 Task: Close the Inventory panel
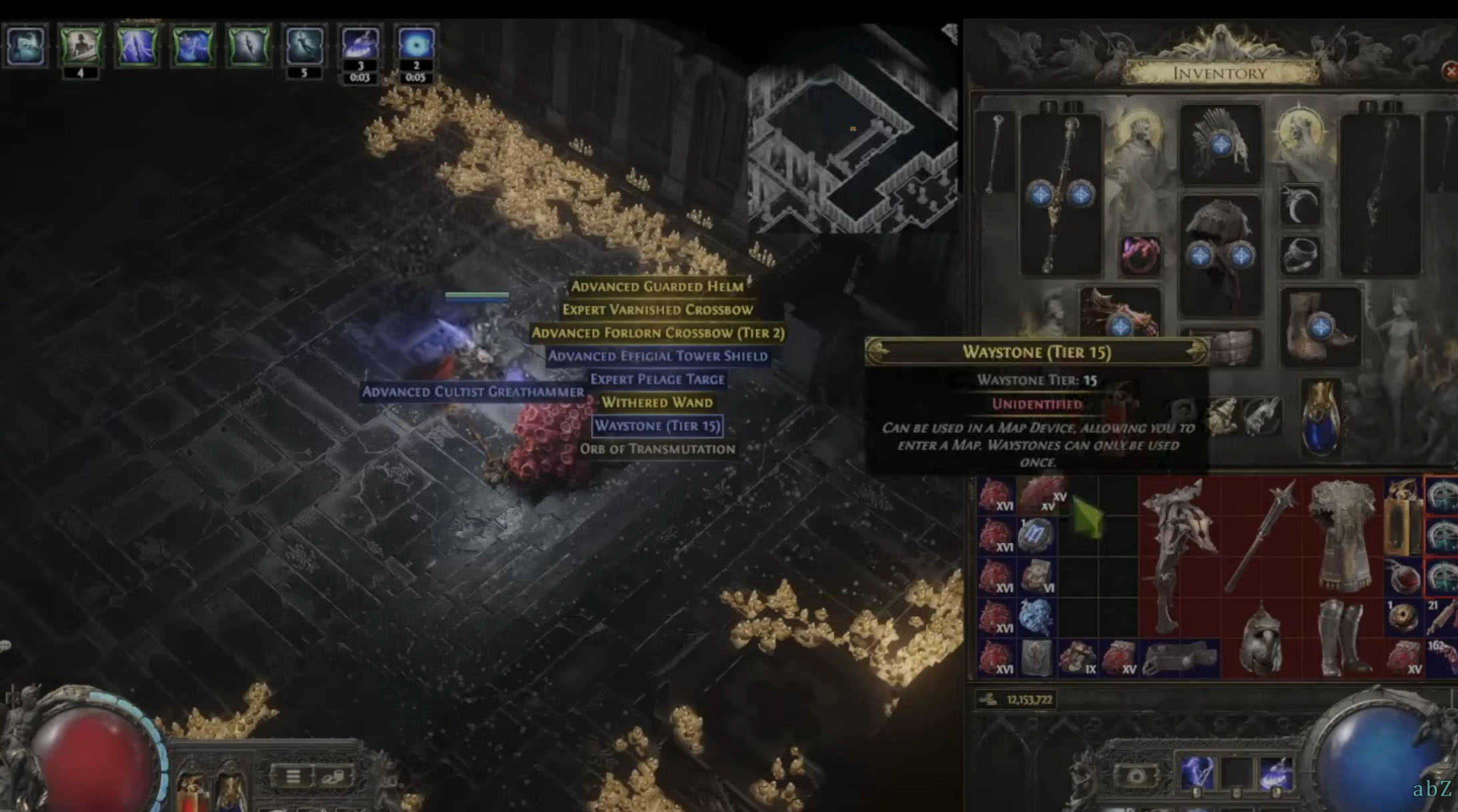coord(1449,71)
